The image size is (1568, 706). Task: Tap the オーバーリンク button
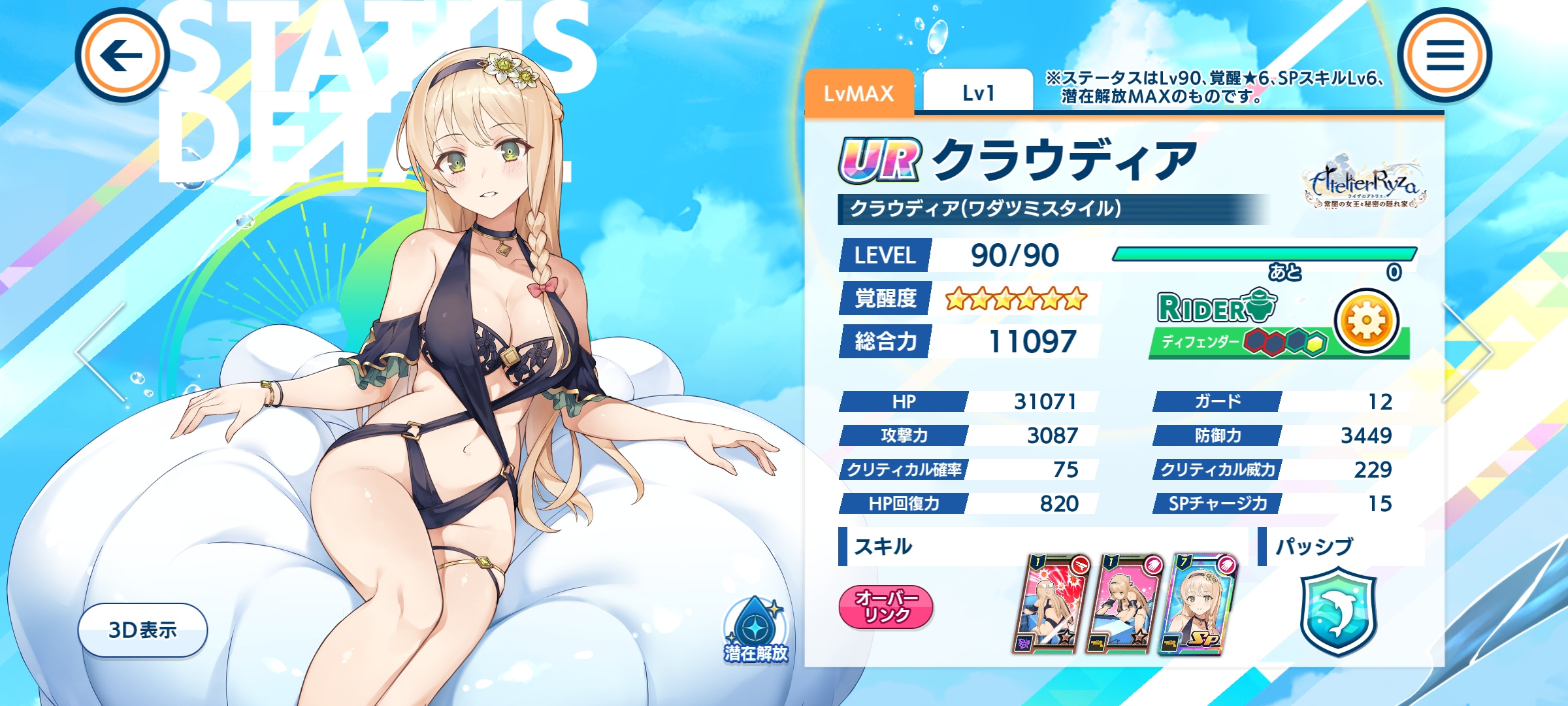886,607
